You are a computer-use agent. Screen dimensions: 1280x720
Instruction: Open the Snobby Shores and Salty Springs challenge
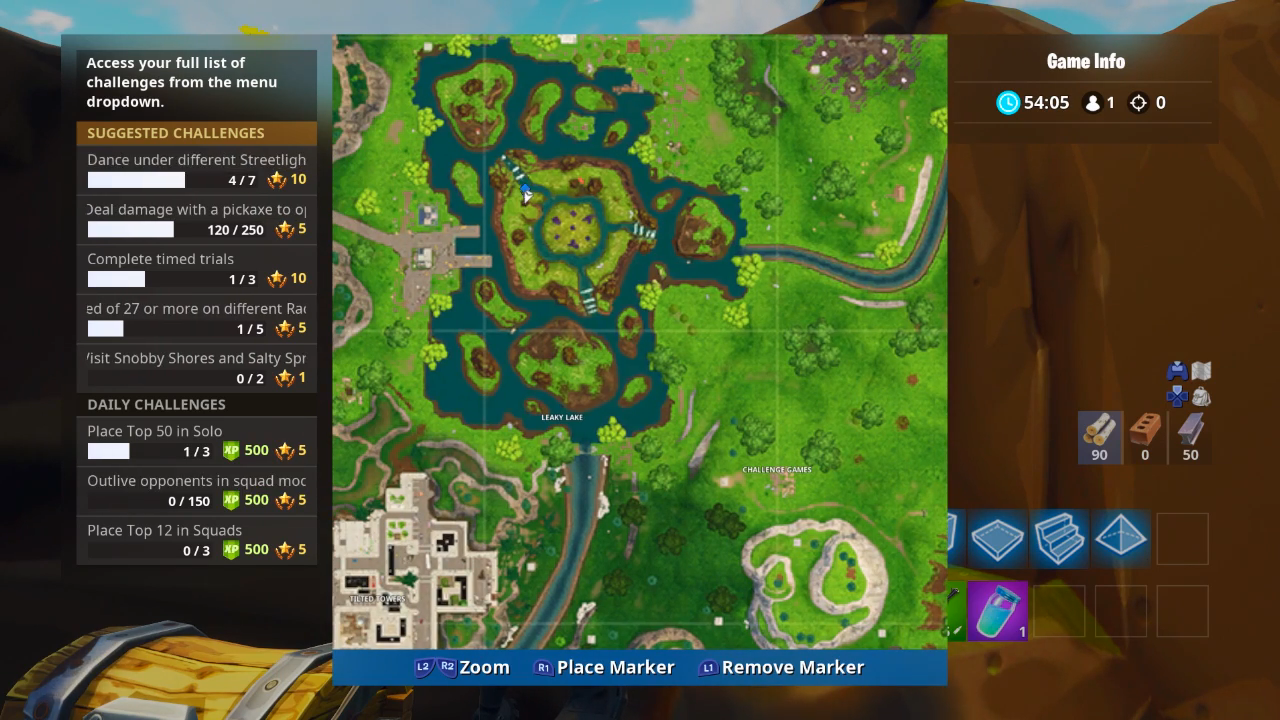coord(196,368)
